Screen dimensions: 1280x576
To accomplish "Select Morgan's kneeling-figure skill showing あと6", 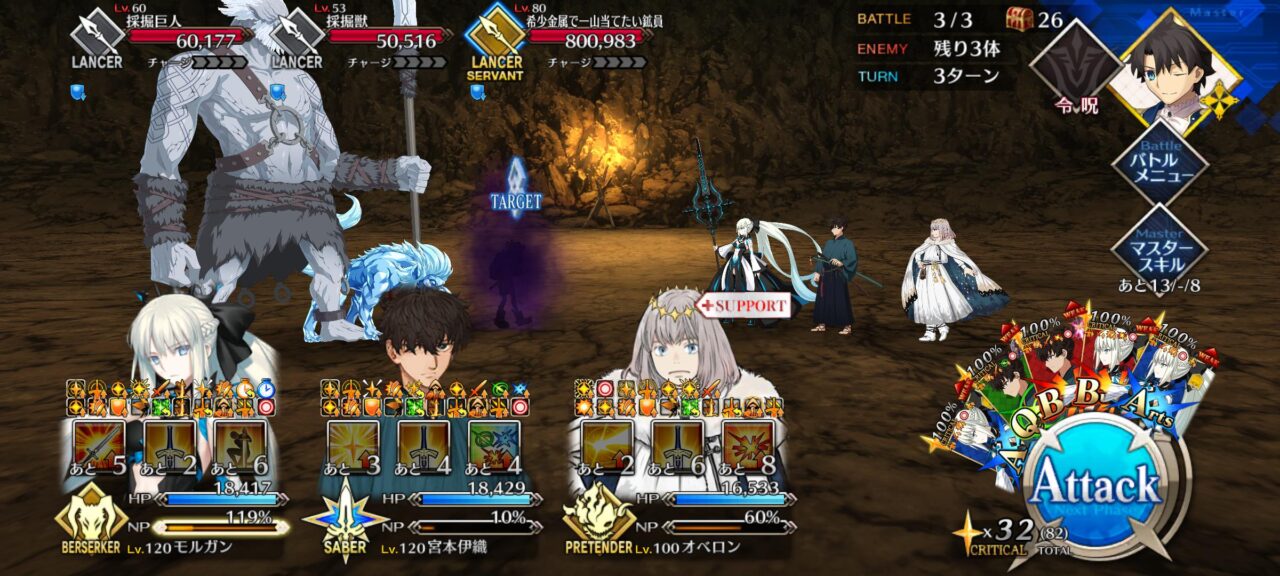I will [240, 446].
